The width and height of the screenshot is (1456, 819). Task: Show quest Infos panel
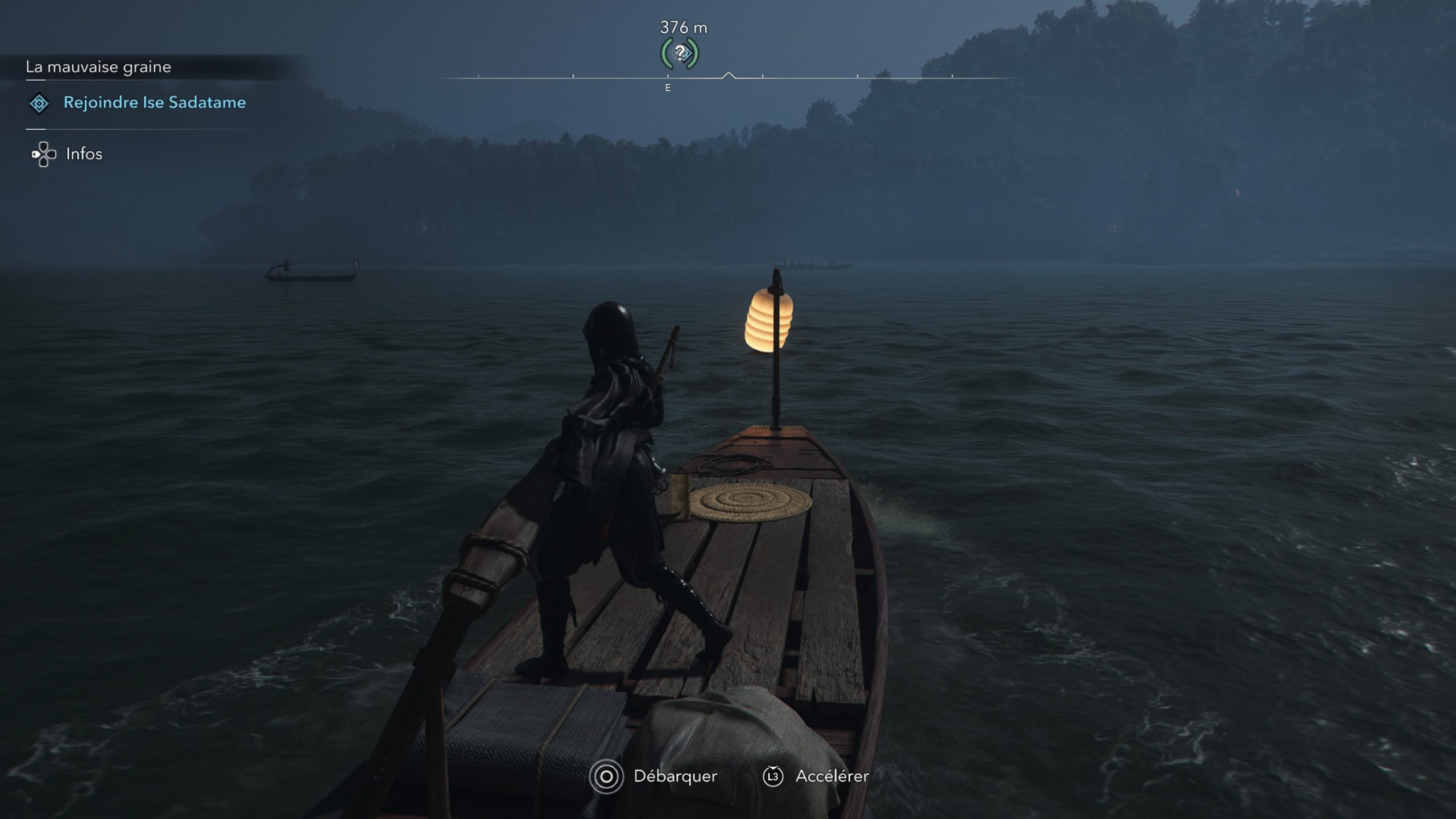click(84, 154)
